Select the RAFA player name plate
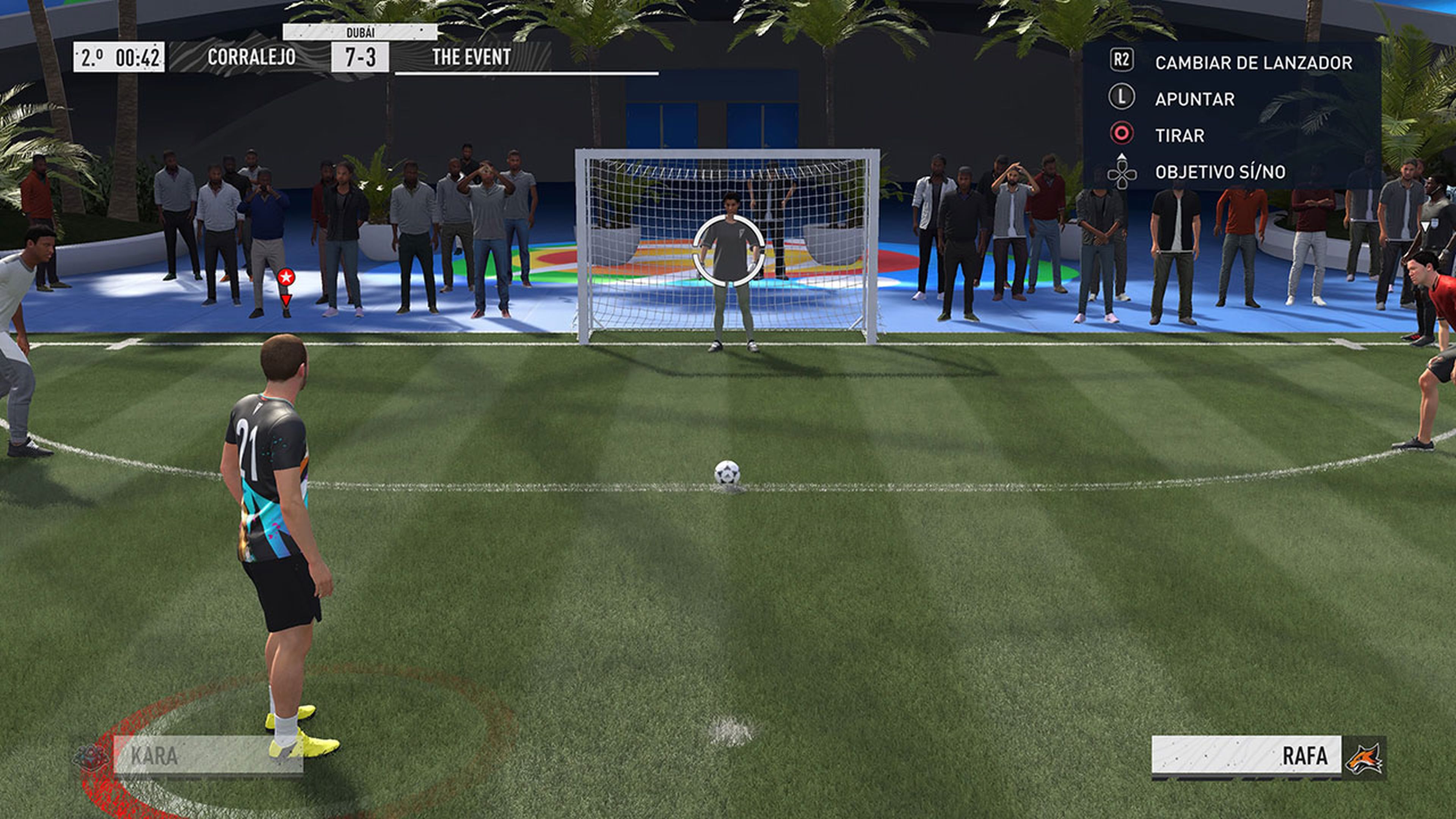The width and height of the screenshot is (1456, 819). pos(1246,755)
